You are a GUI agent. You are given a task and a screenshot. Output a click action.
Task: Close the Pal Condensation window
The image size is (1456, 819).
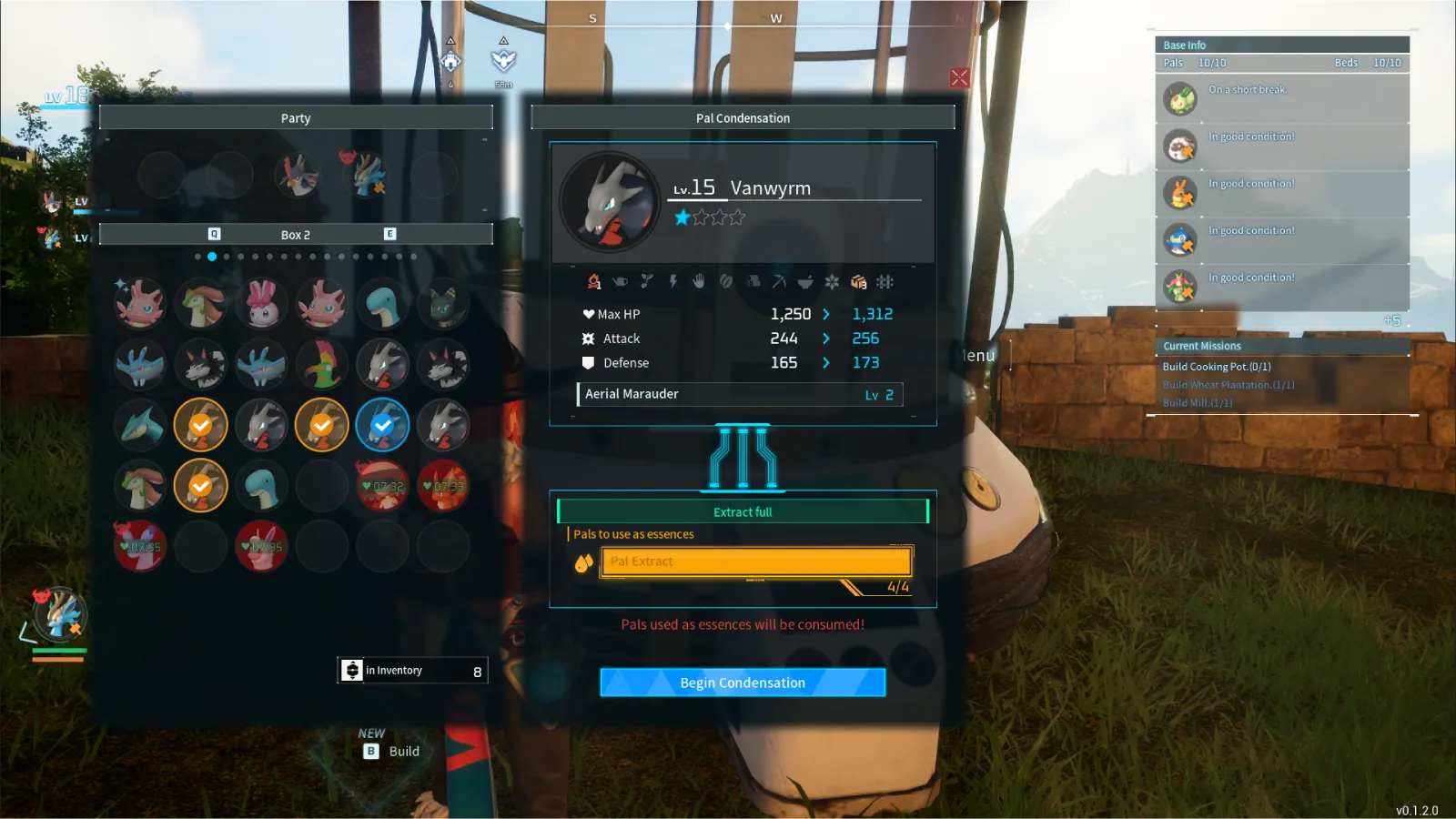(959, 78)
